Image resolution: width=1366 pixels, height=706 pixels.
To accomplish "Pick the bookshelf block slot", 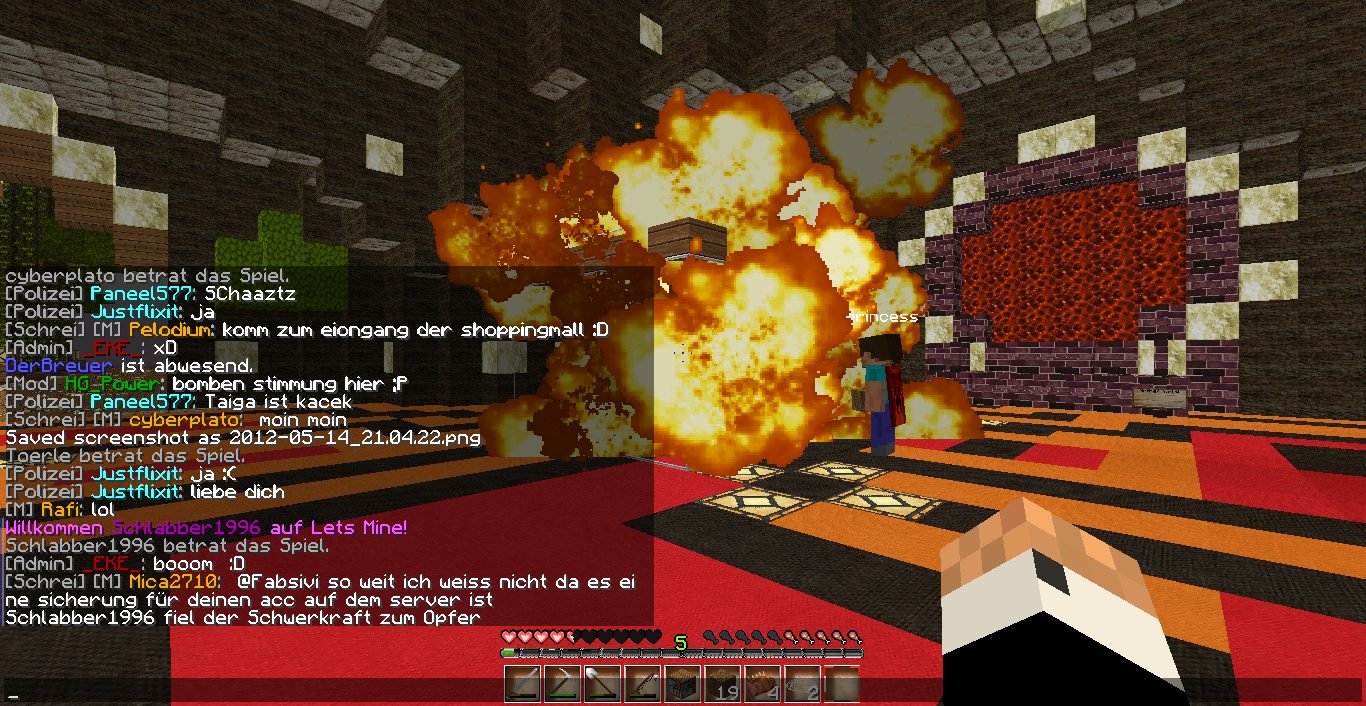I will pos(682,685).
